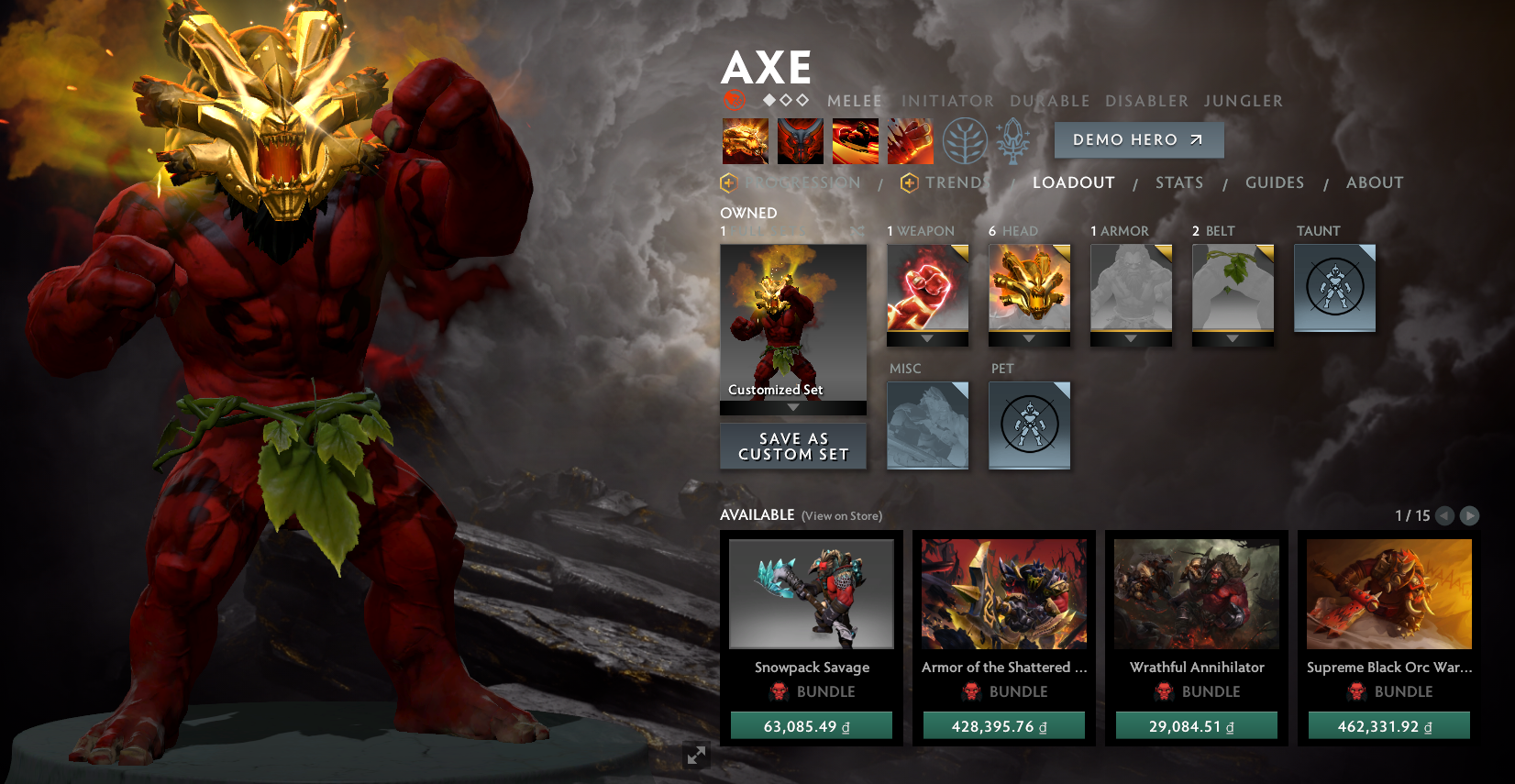
Task: Open the GUIDES tab
Action: tap(1275, 182)
